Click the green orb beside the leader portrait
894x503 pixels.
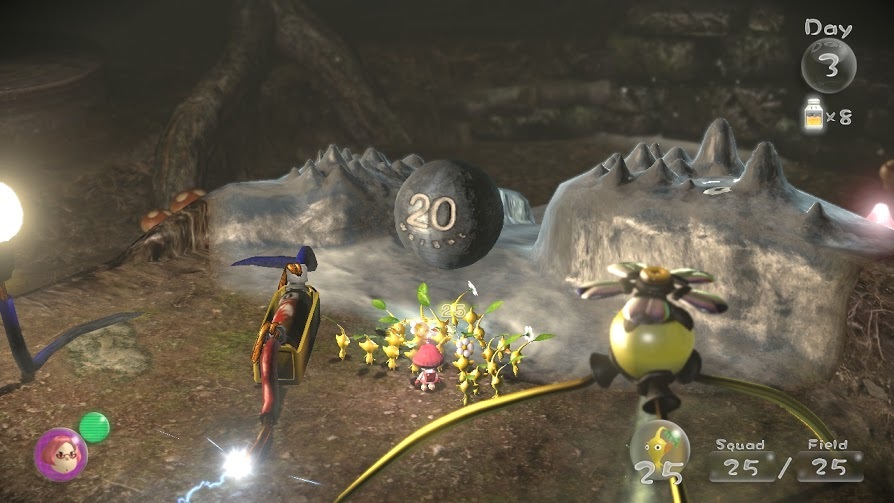click(94, 427)
